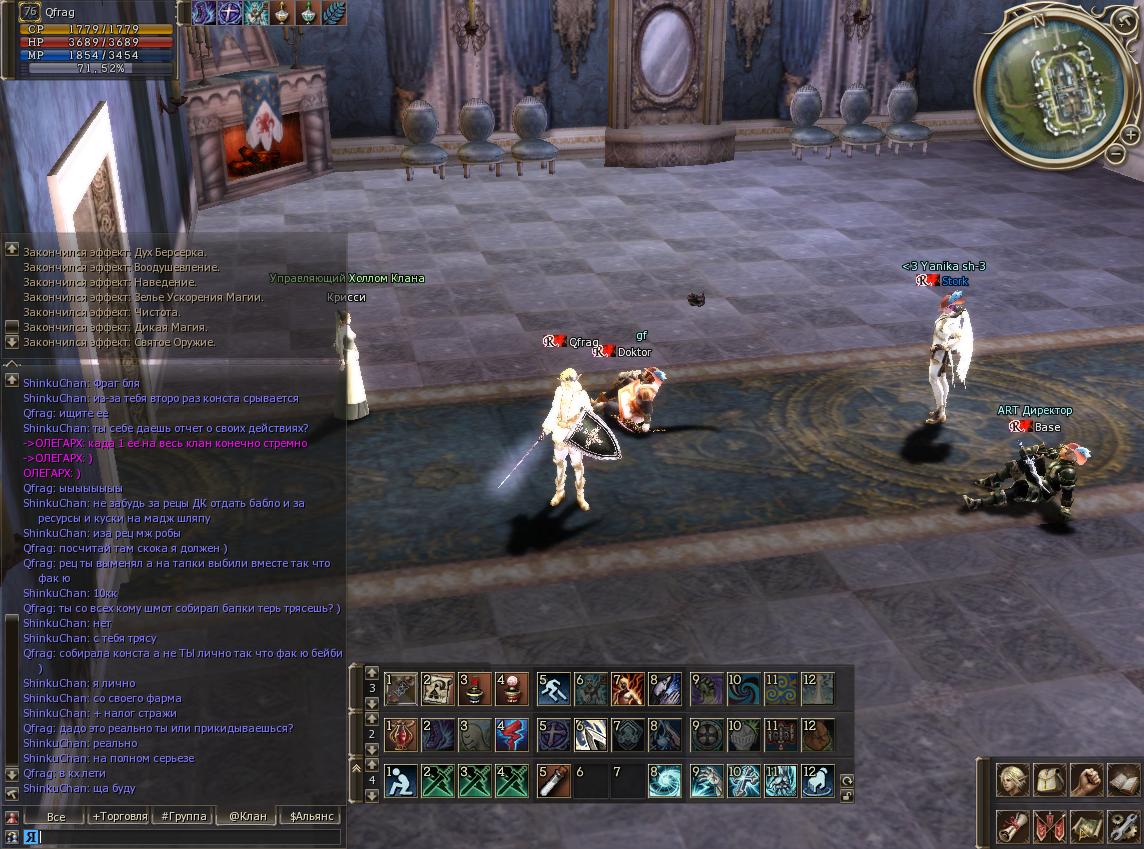The height and width of the screenshot is (849, 1144).
Task: Open the clan banners icon
Action: click(x=1050, y=826)
